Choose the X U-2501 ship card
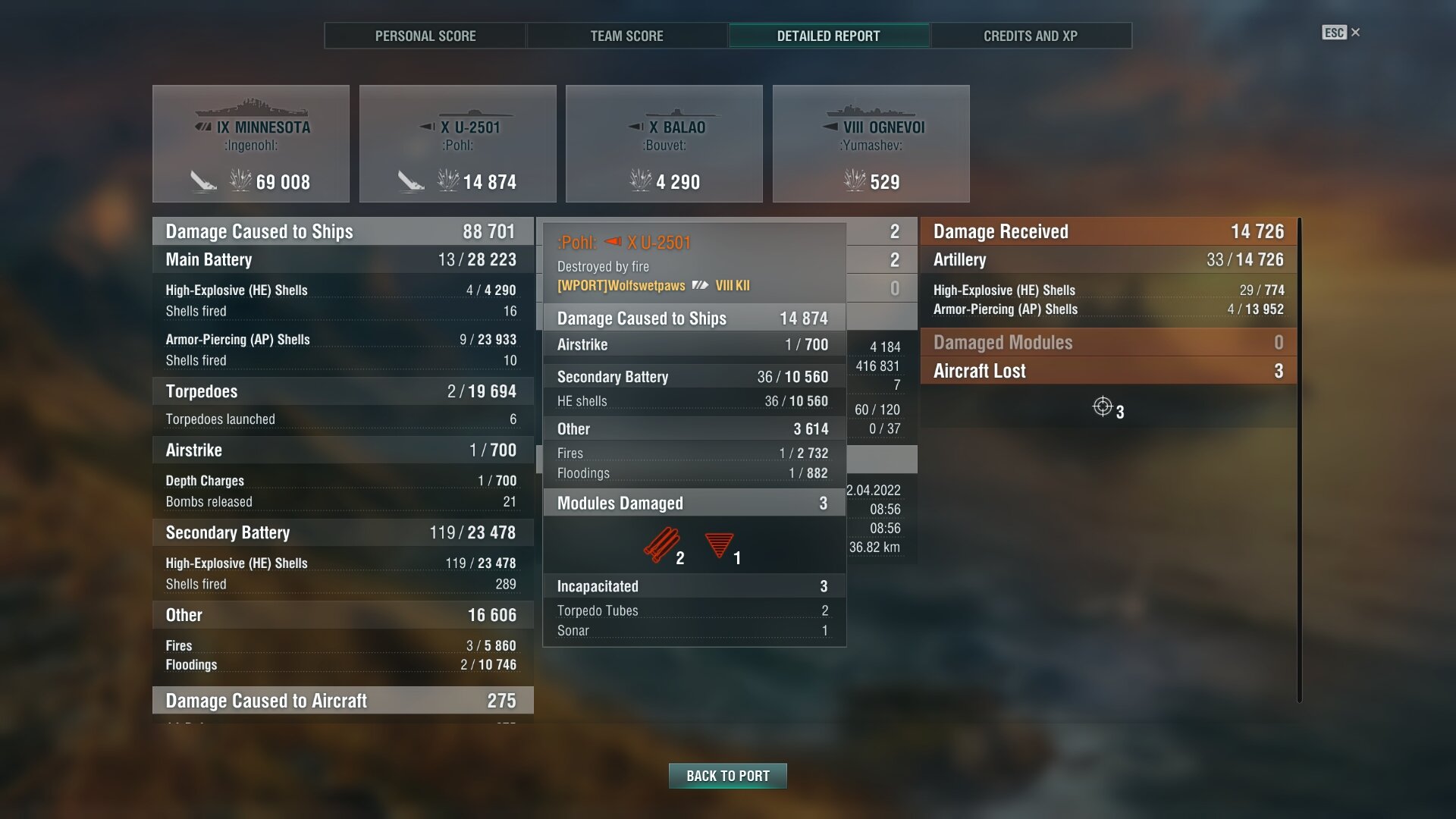Viewport: 1456px width, 819px height. click(457, 144)
